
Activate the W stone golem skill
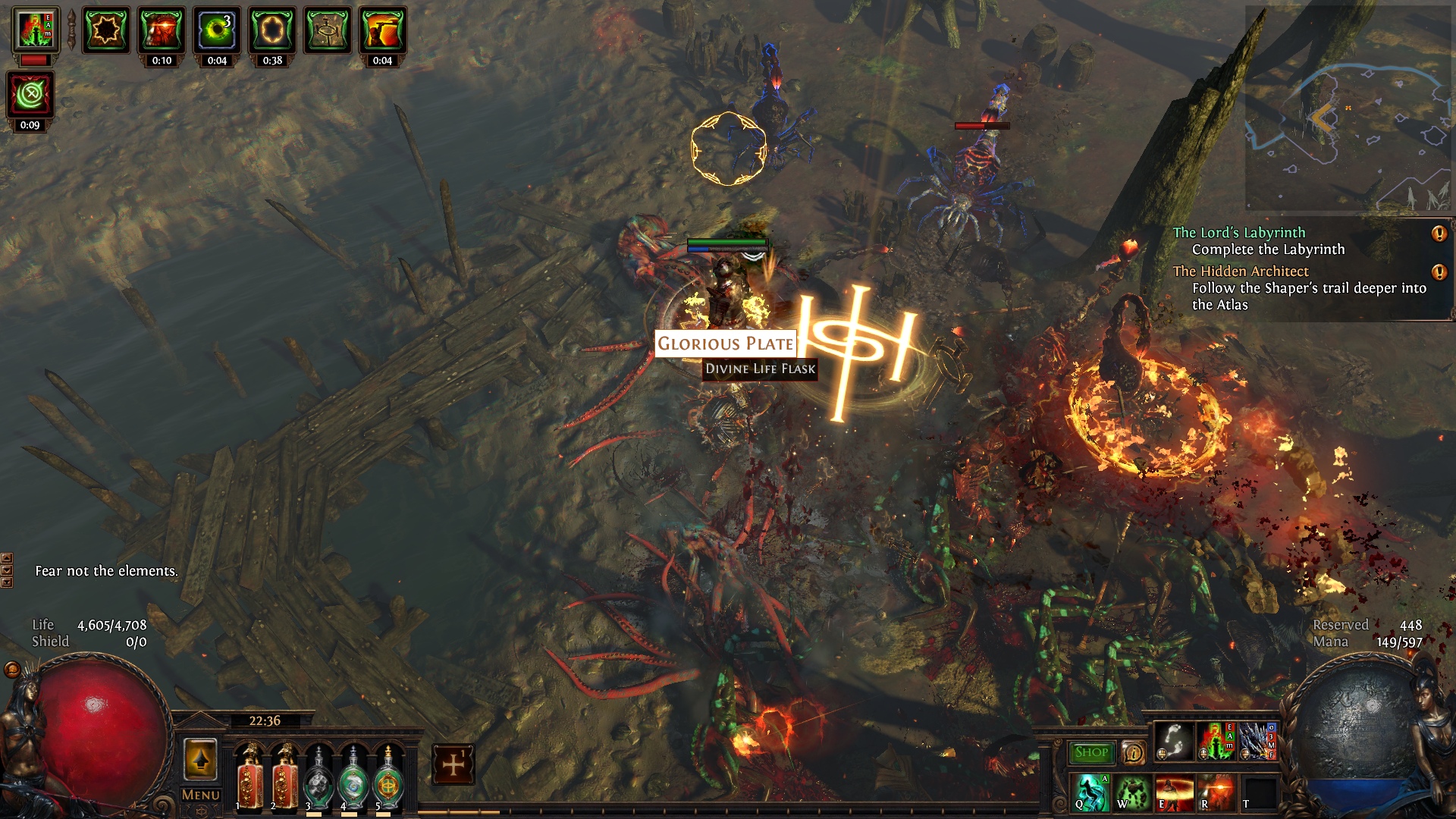(1132, 792)
